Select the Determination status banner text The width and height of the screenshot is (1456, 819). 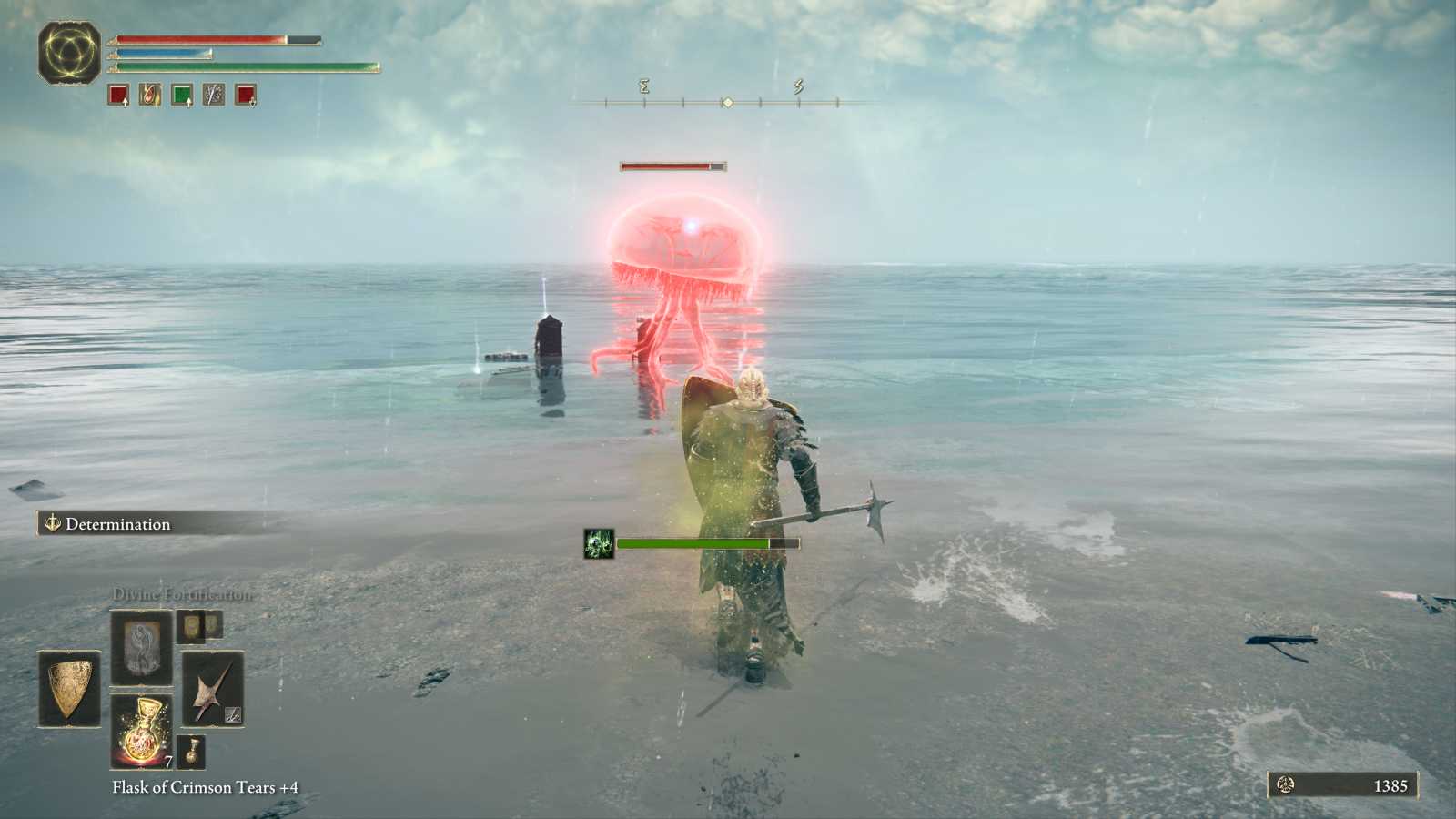[x=116, y=524]
